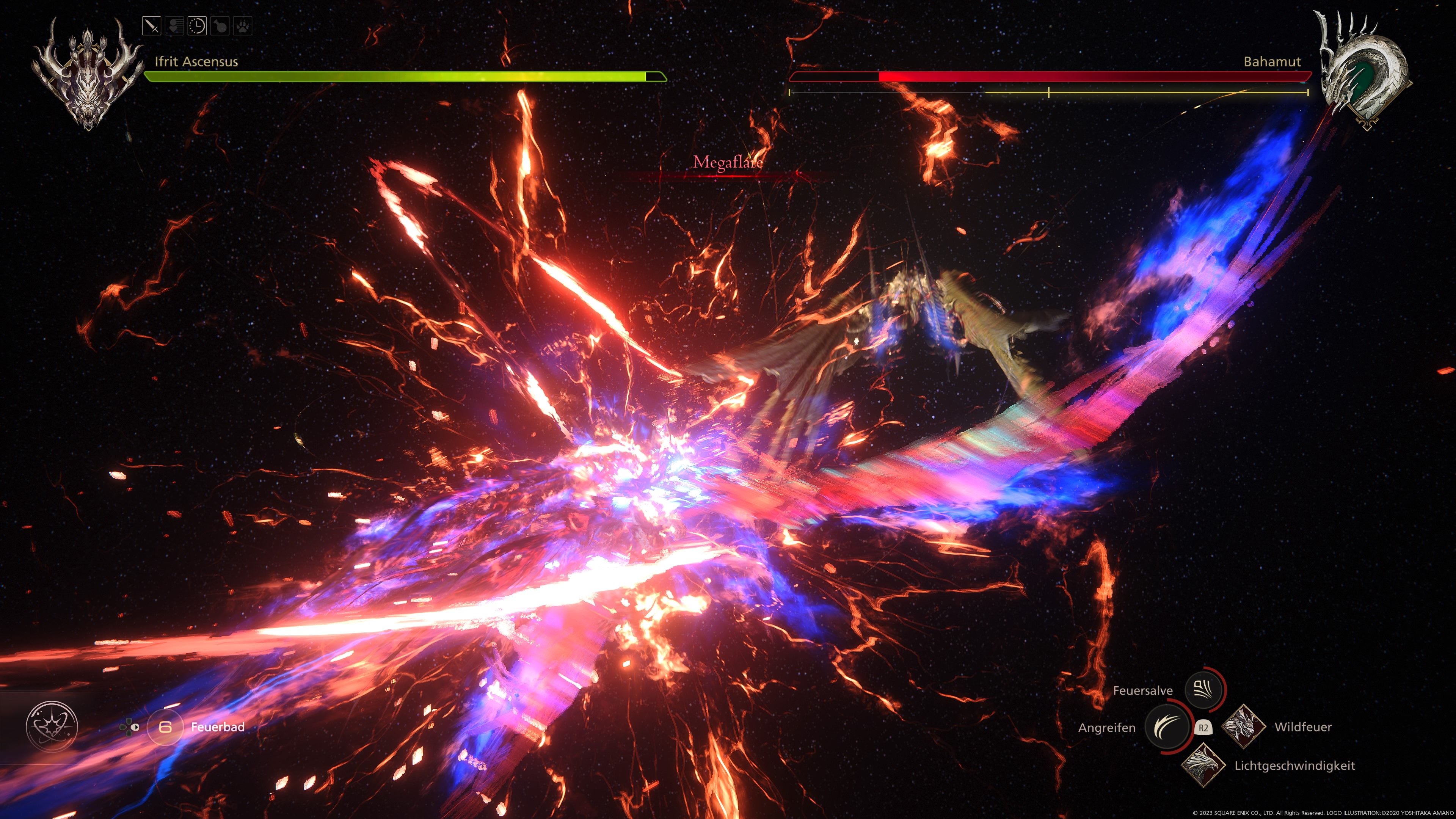Trigger the Wildfeuer diamond ability
Viewport: 1456px width, 819px height.
1243,727
